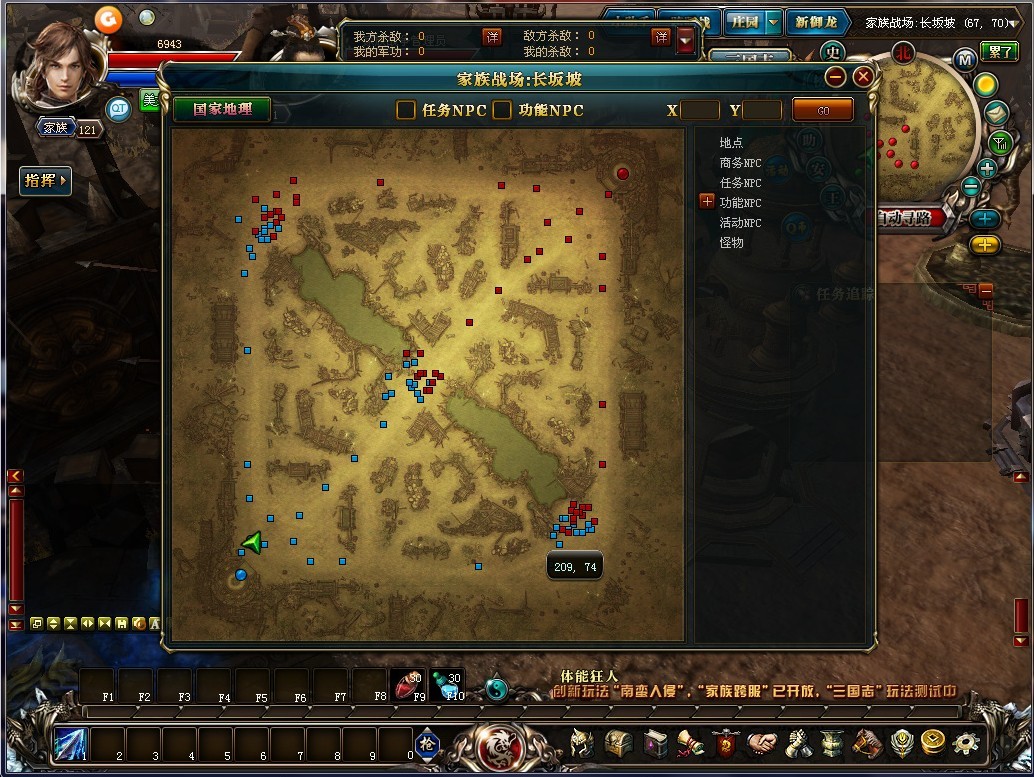Toggle the 功能NPC checkbox
This screenshot has width=1034, height=777.
tap(502, 110)
